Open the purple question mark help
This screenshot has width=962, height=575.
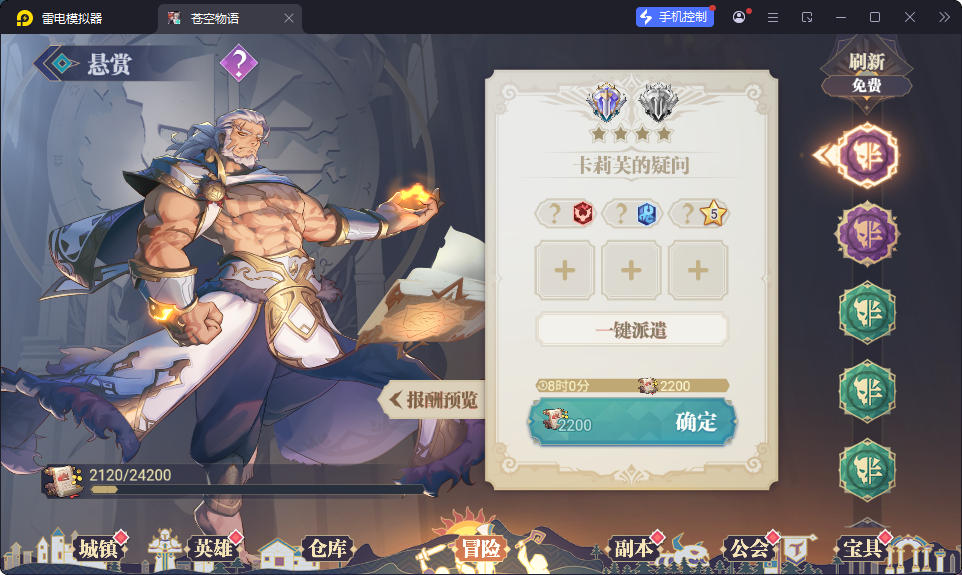tap(239, 64)
